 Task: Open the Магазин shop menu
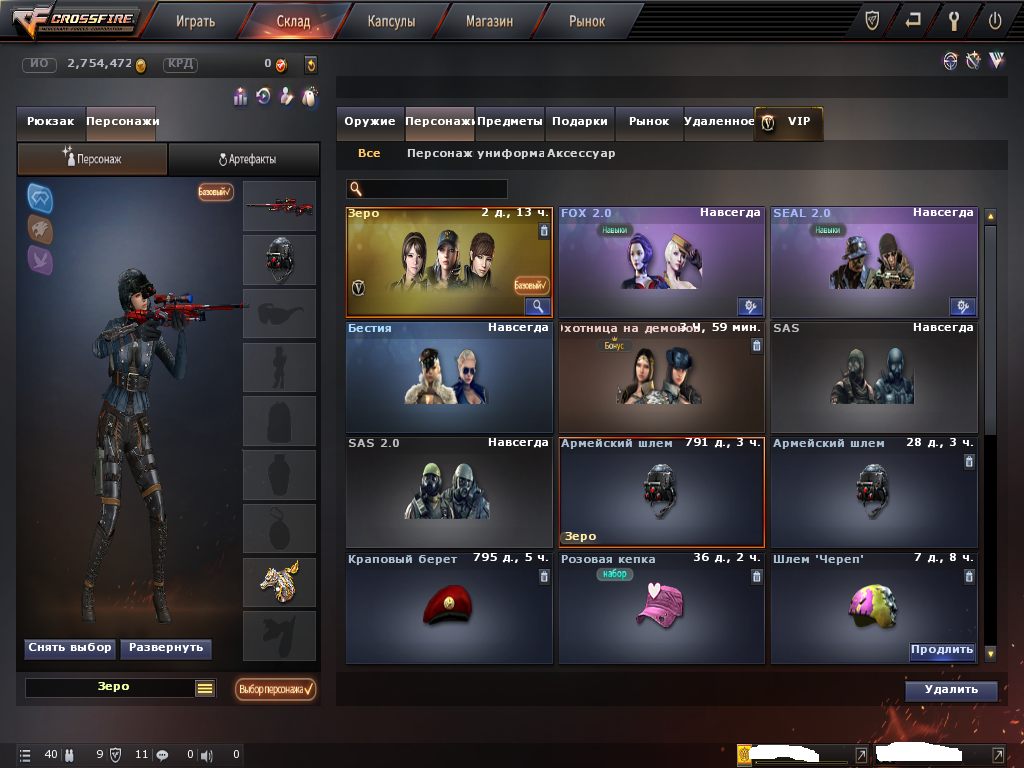click(489, 20)
